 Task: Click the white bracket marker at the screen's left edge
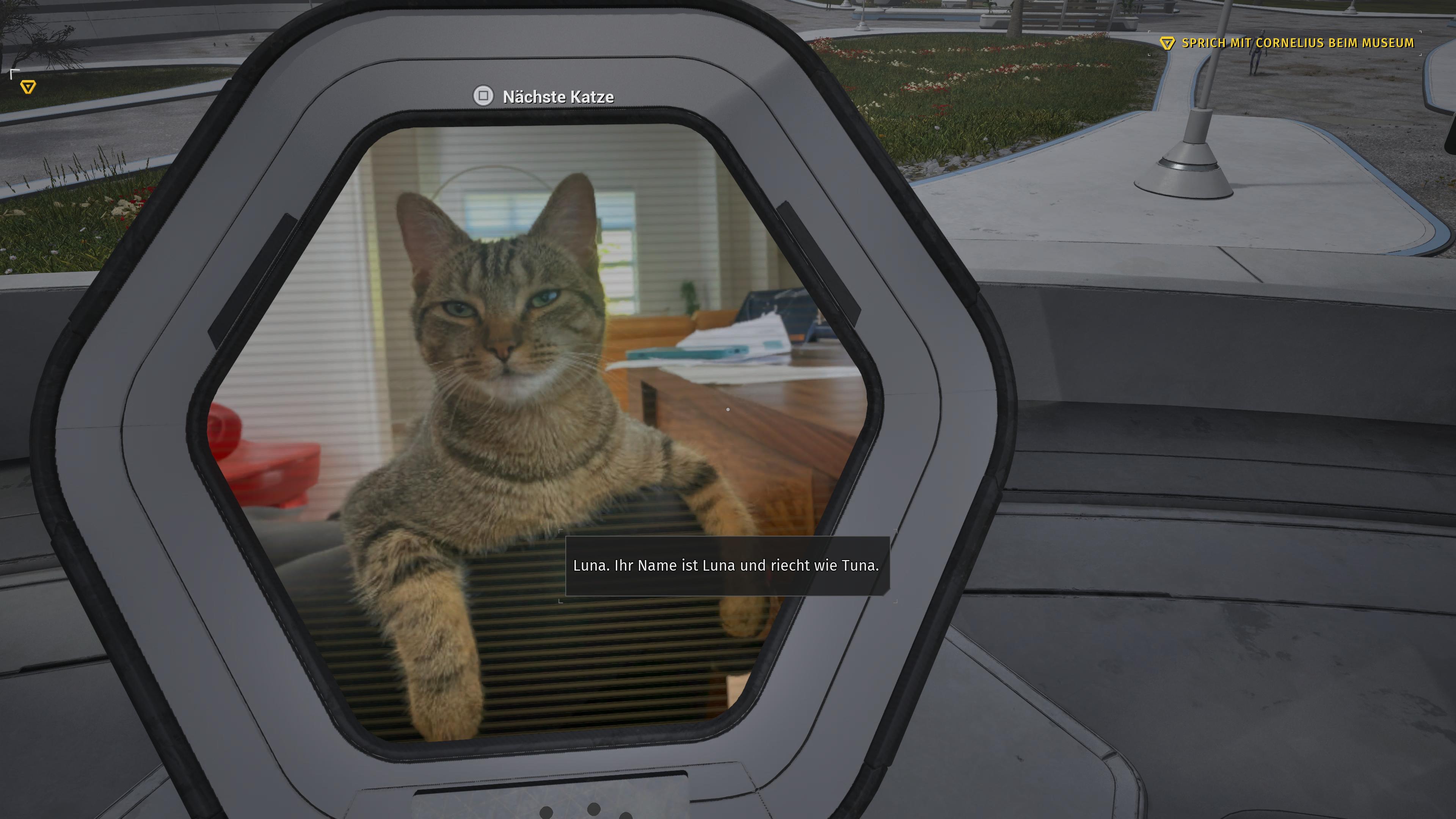coord(14,74)
